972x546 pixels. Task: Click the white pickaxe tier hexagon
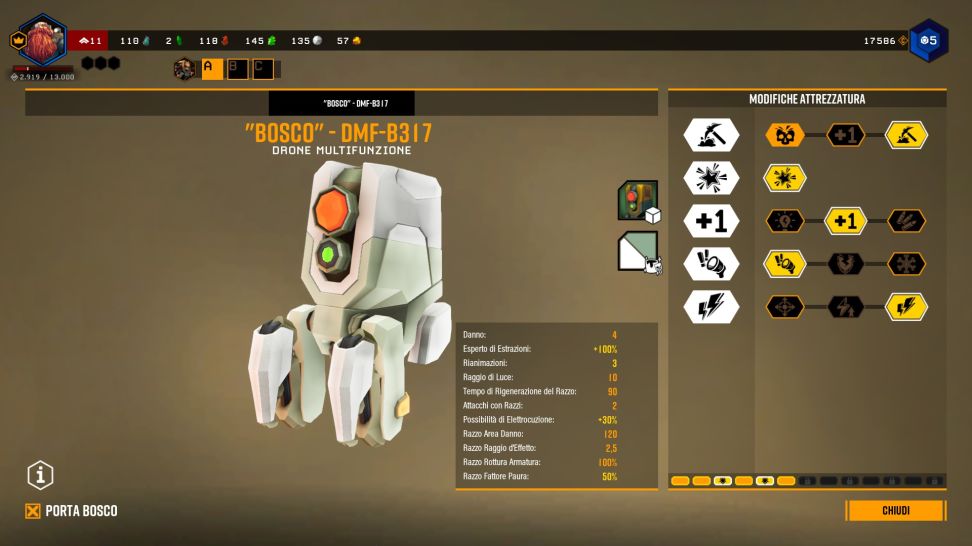coord(710,135)
